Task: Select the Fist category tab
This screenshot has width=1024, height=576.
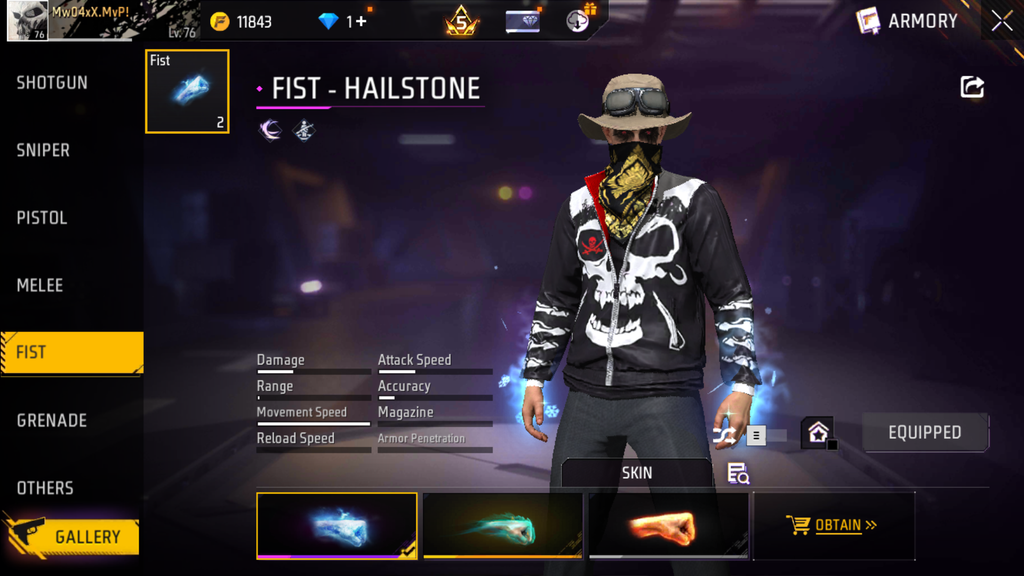Action: point(70,352)
